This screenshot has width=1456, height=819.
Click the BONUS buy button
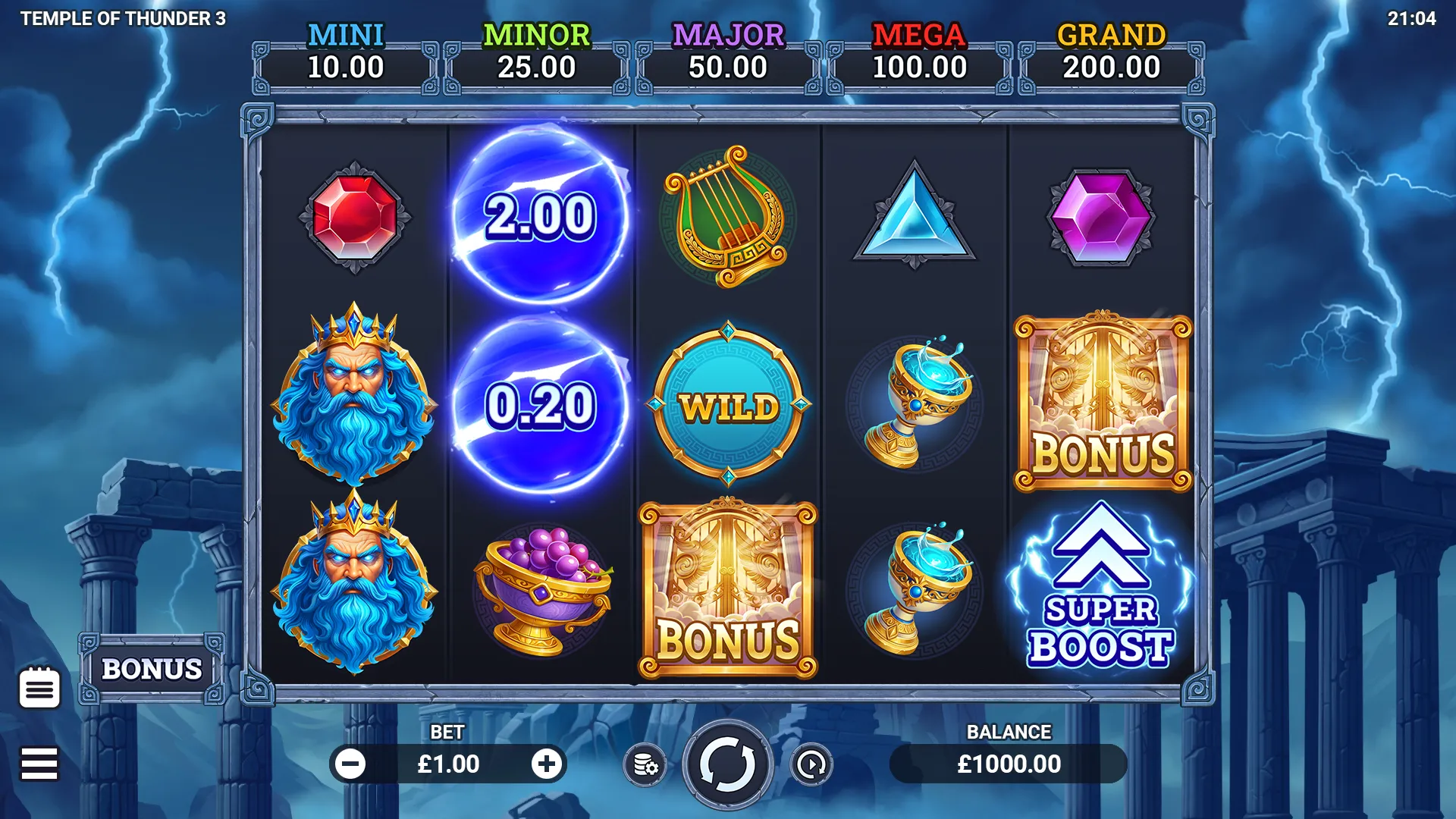pos(152,669)
